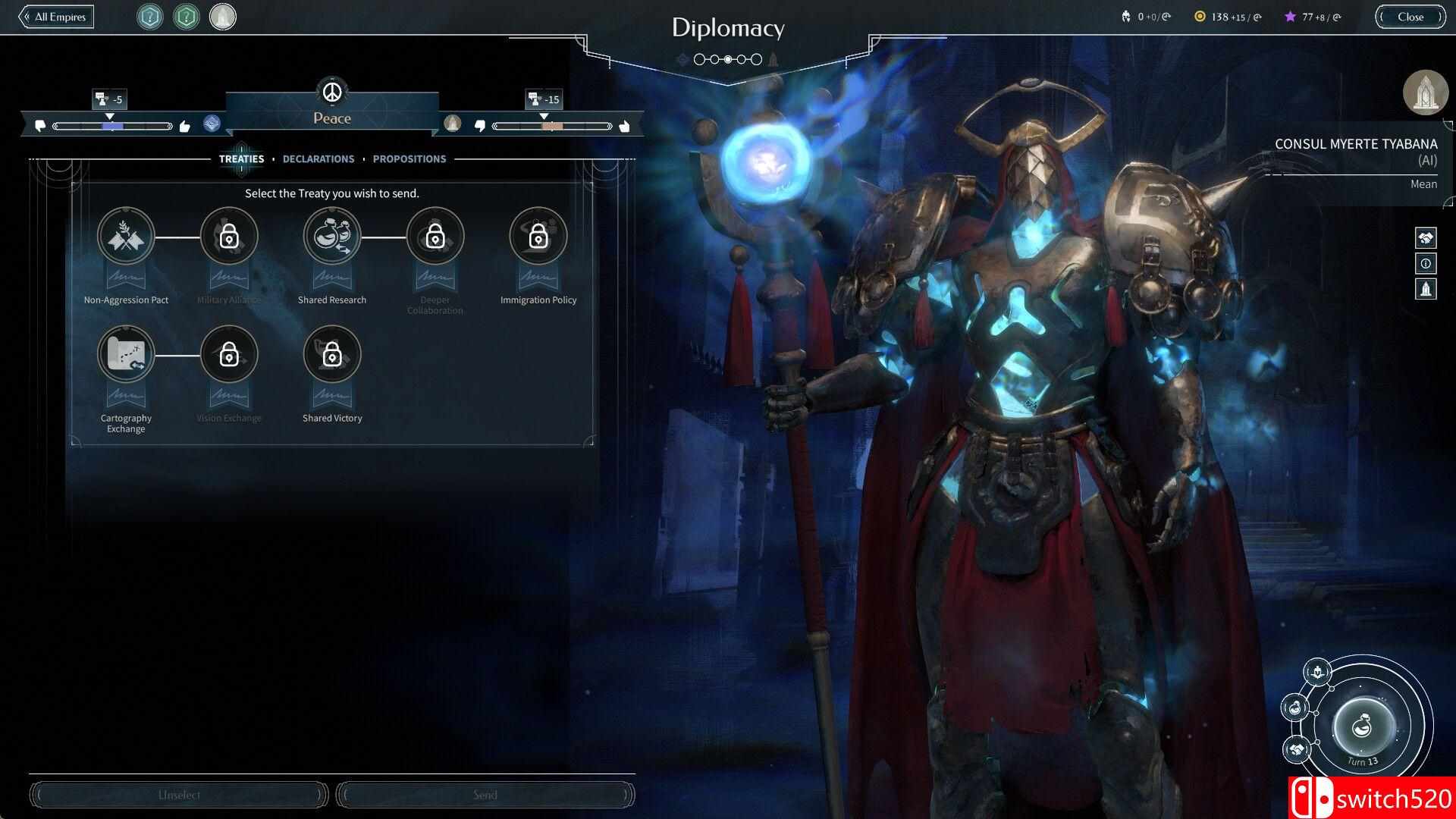The width and height of the screenshot is (1456, 819).
Task: Open the Declarations section
Action: pos(318,158)
